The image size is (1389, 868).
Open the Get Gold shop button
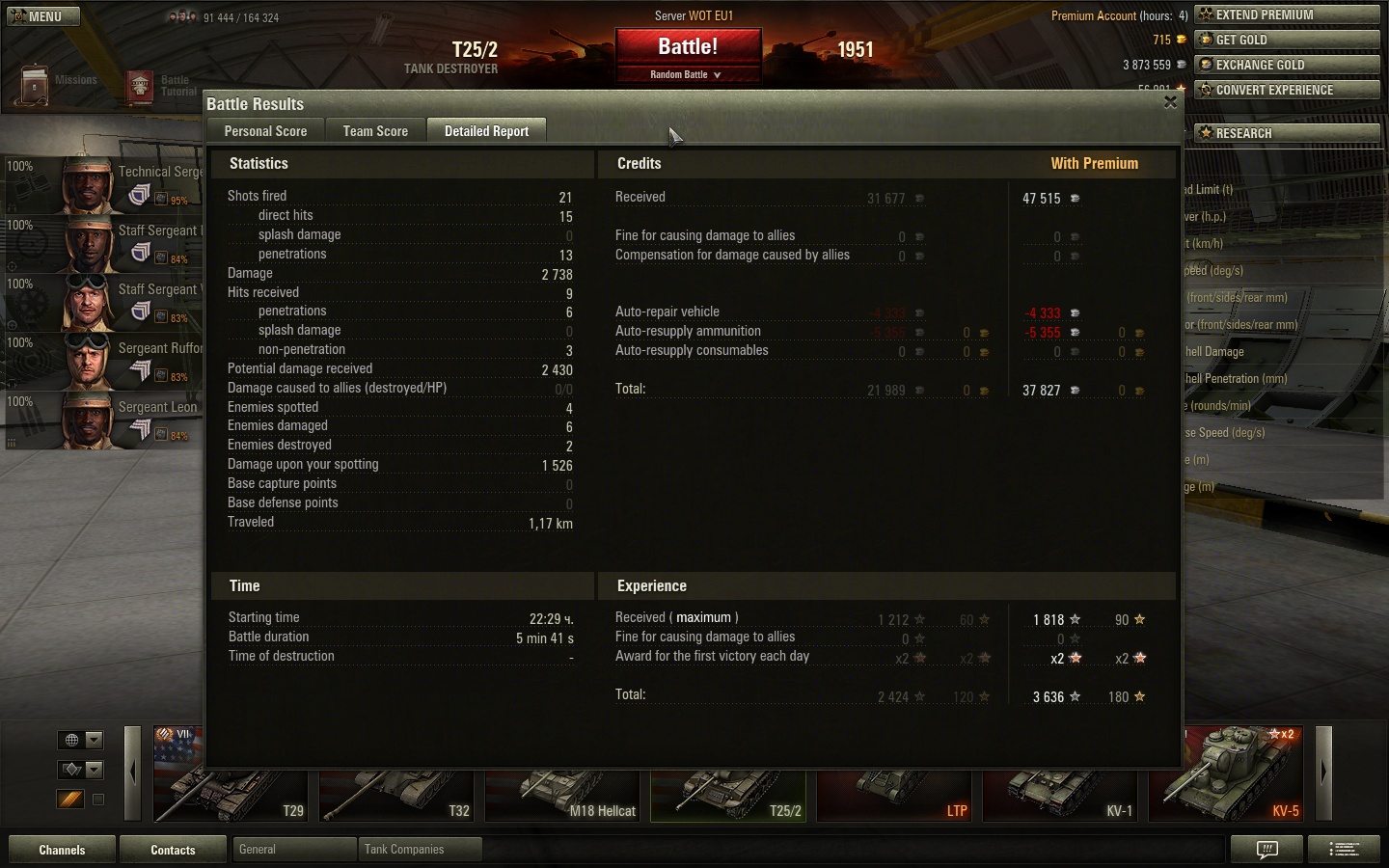click(1287, 40)
